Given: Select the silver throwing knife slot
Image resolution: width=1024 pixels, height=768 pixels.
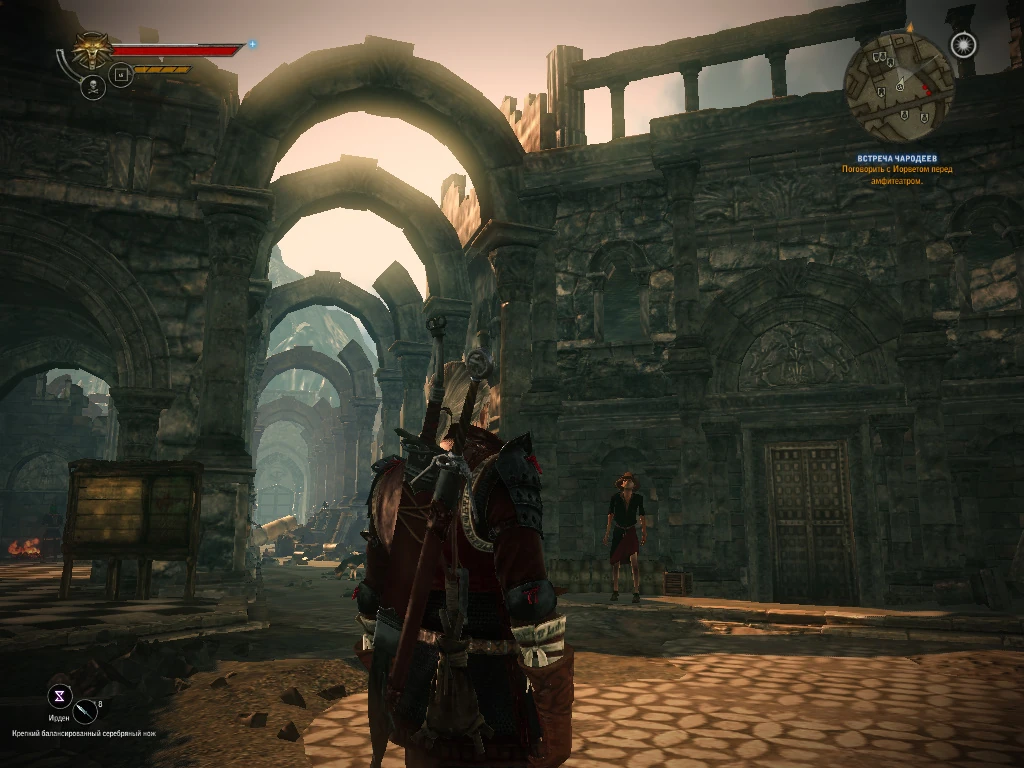Looking at the screenshot, I should point(87,711).
